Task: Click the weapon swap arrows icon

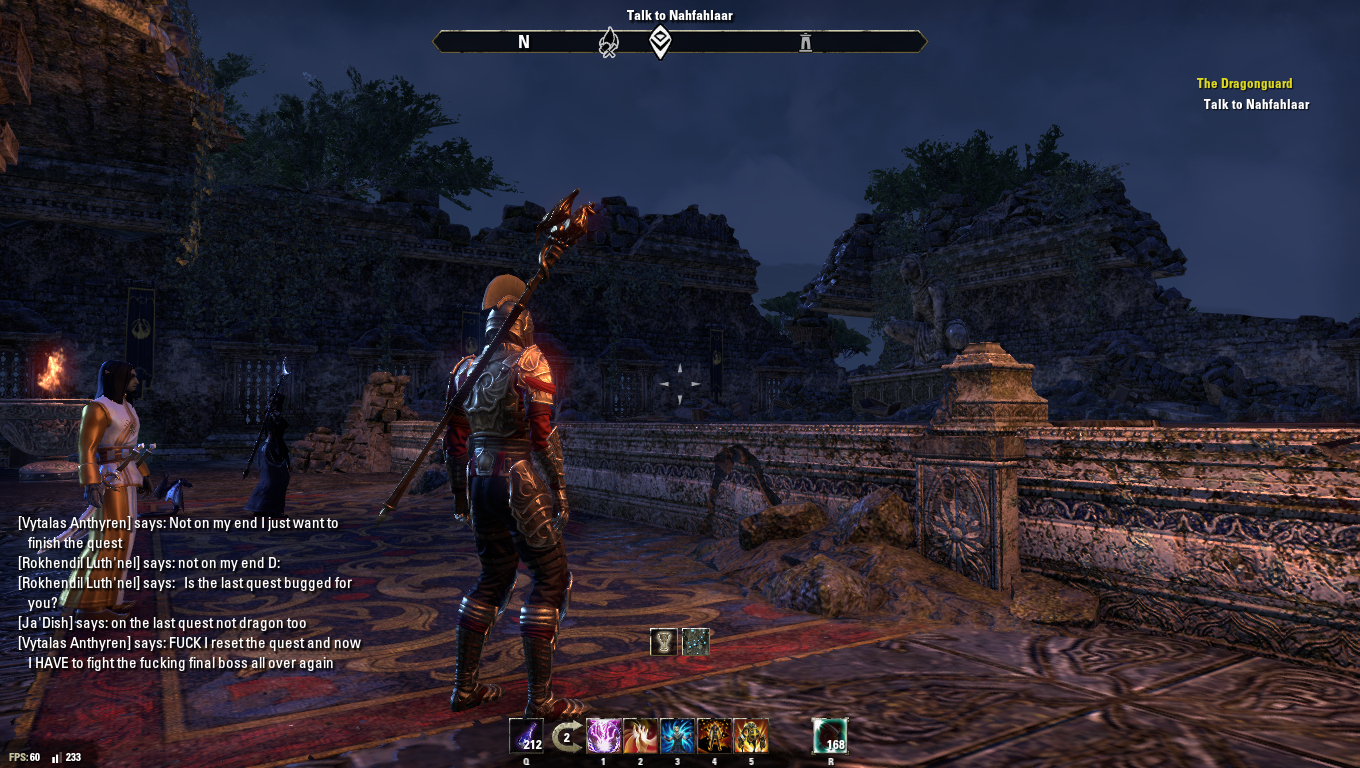Action: (566, 738)
